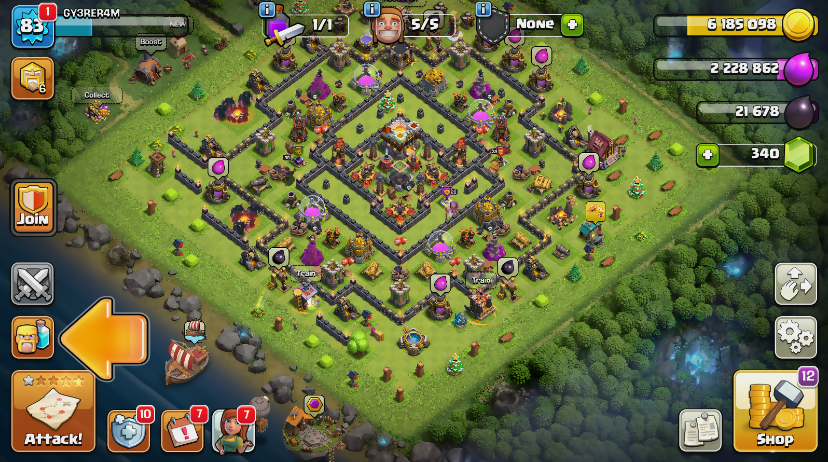
Task: Open the trophy league badge
Action: 31,78
